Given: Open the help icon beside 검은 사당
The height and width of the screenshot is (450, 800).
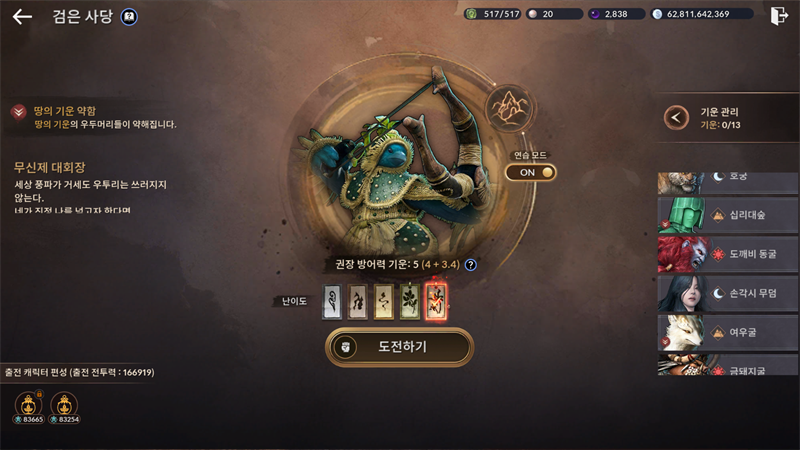Looking at the screenshot, I should tap(129, 16).
